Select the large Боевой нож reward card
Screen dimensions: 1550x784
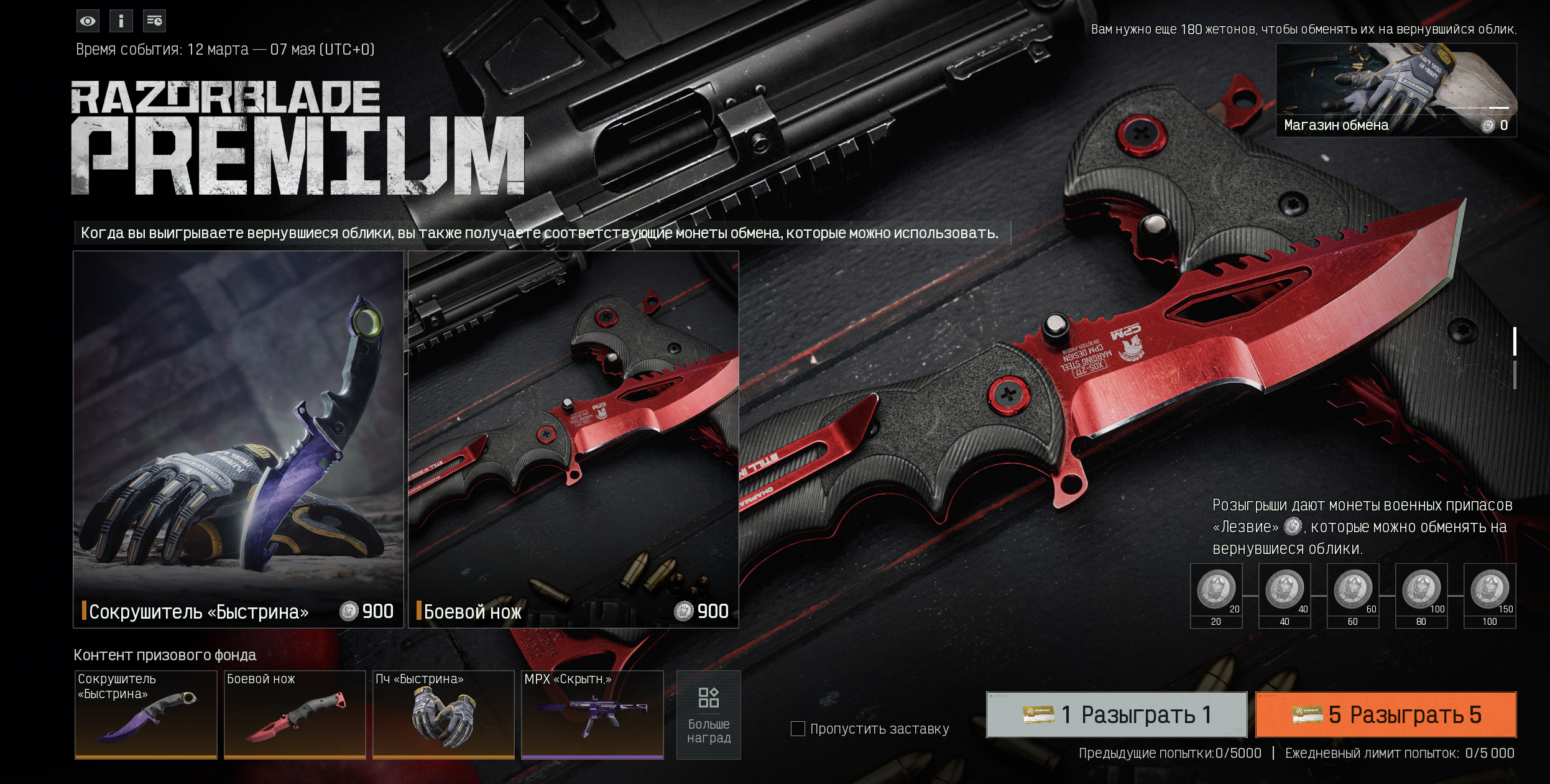573,439
